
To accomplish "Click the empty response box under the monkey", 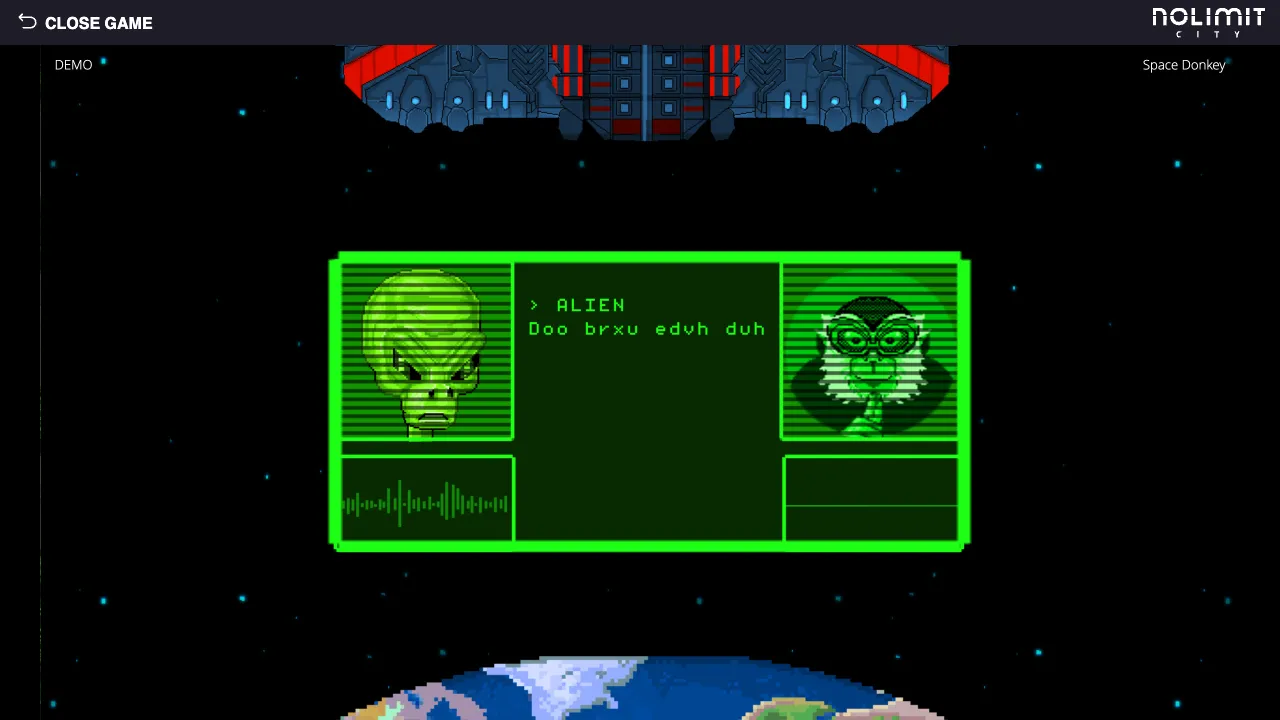I will tap(870, 500).
